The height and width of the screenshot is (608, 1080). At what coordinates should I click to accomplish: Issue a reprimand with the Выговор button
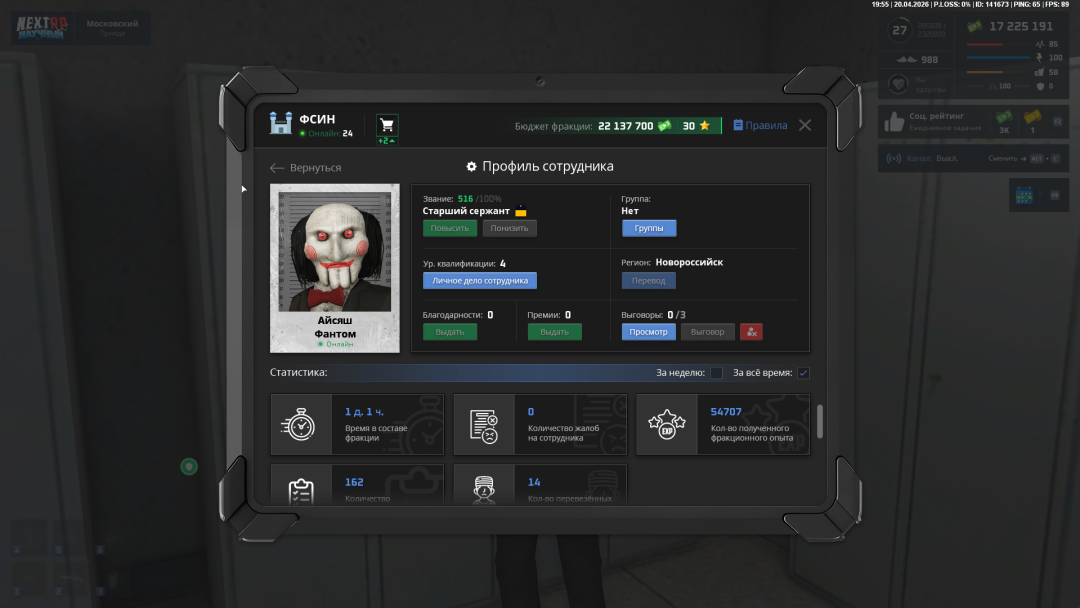tap(708, 332)
